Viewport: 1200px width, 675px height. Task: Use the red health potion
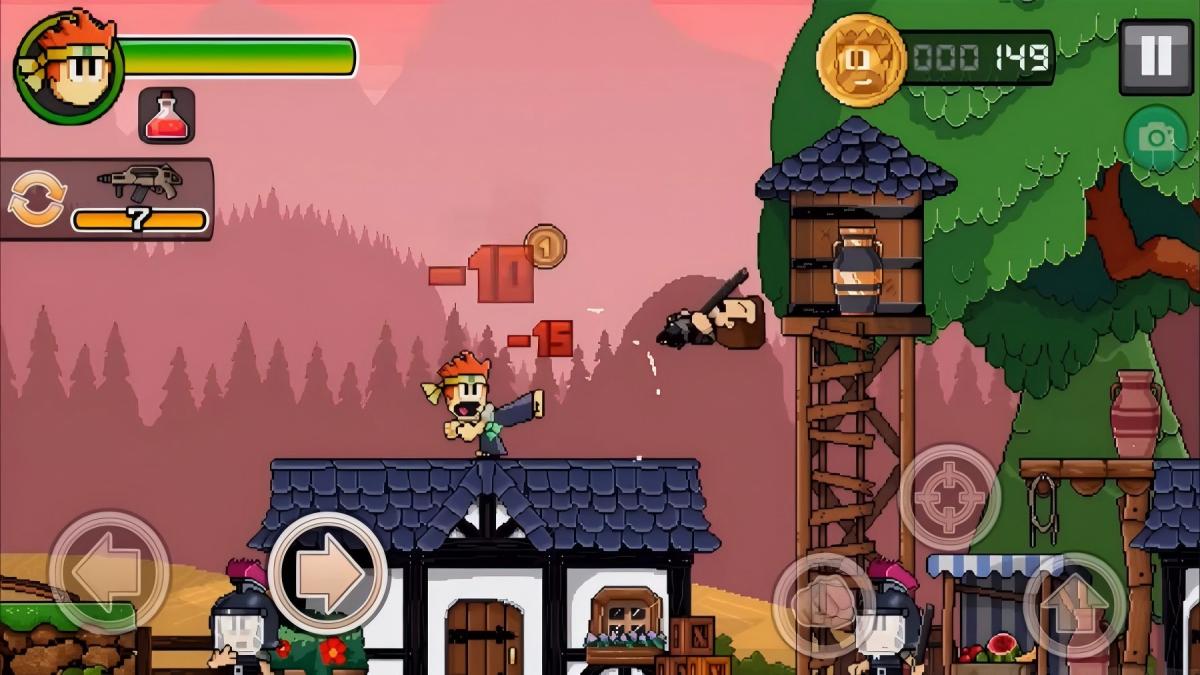click(167, 116)
